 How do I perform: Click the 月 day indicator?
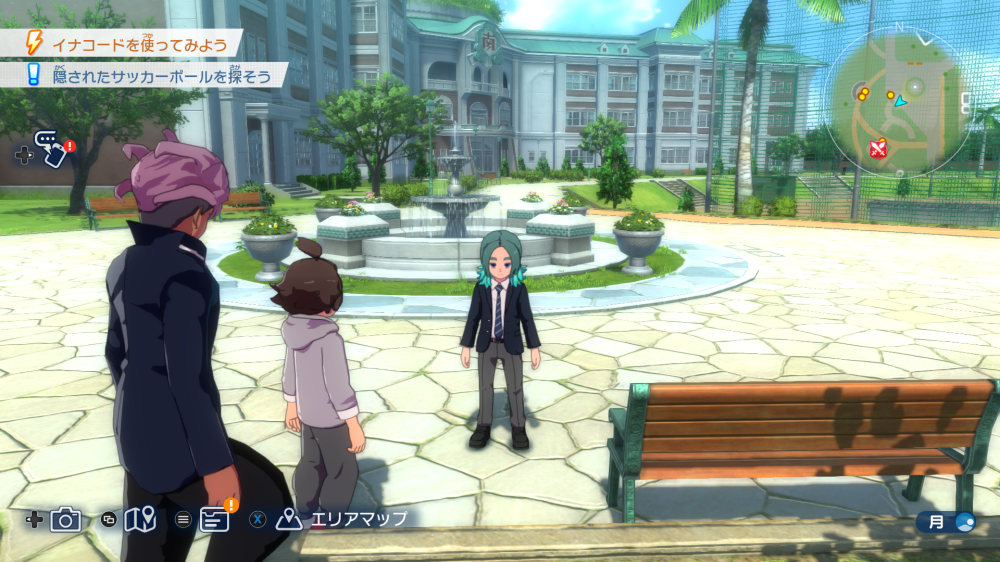tap(946, 521)
